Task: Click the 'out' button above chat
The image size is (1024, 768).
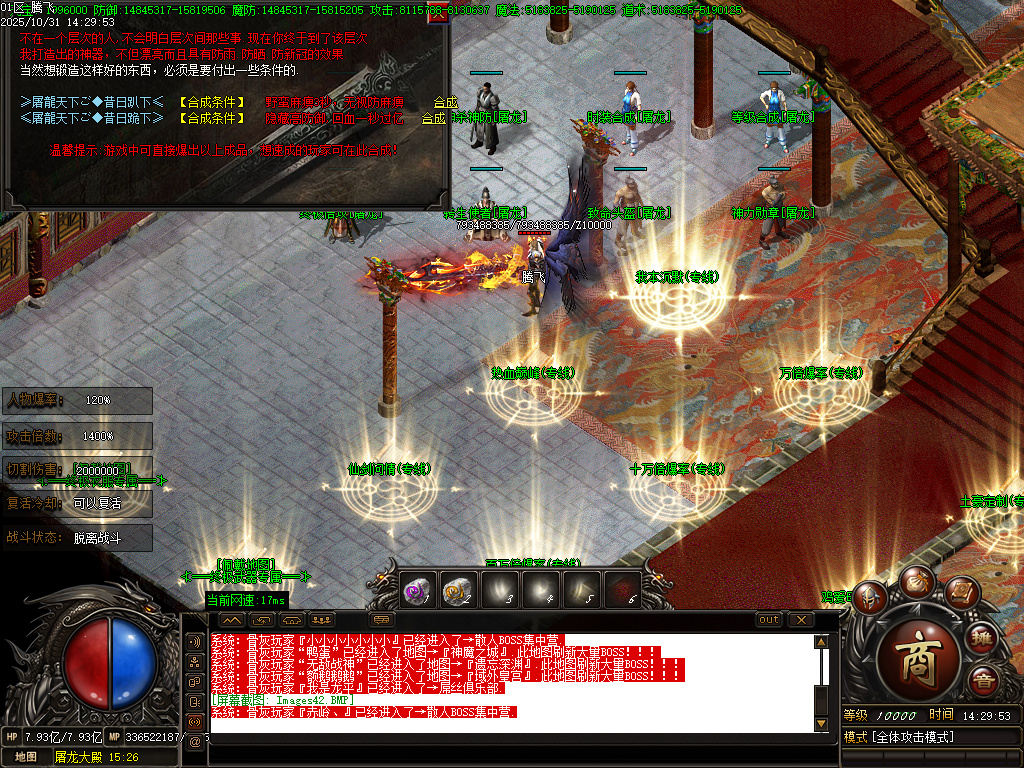Action: (x=768, y=620)
